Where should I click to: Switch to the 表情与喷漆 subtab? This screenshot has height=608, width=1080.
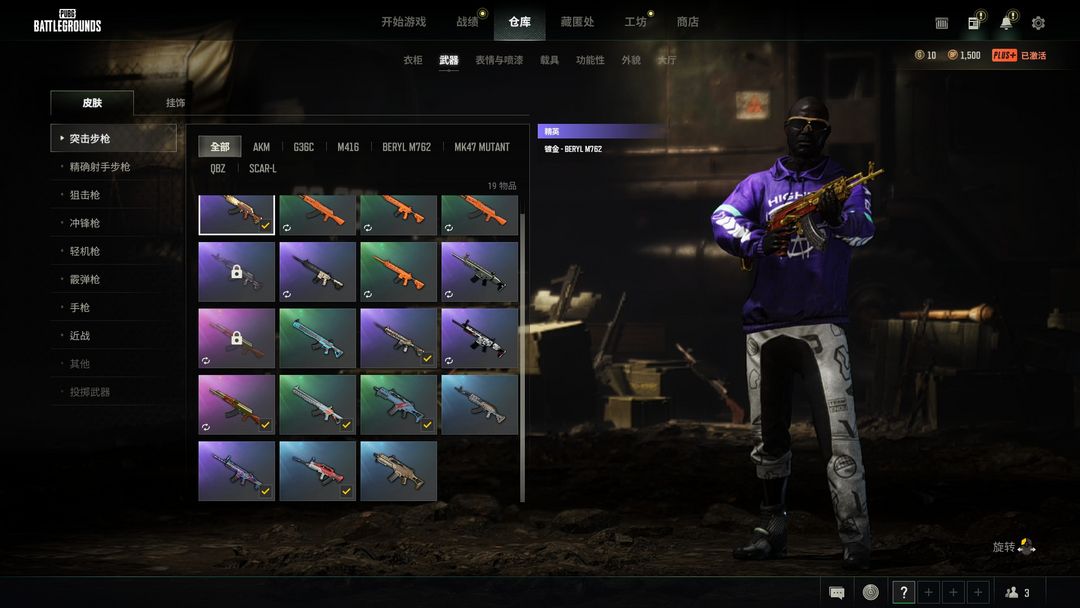coord(499,60)
